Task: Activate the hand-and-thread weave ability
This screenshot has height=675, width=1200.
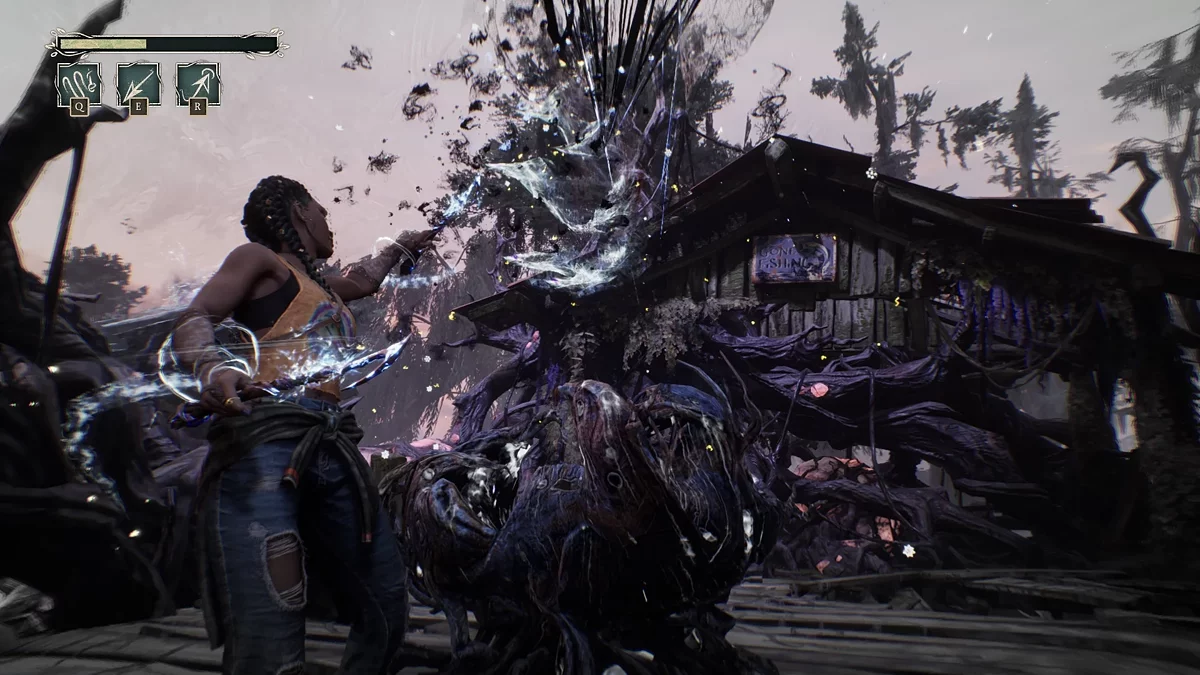Action: tap(78, 84)
